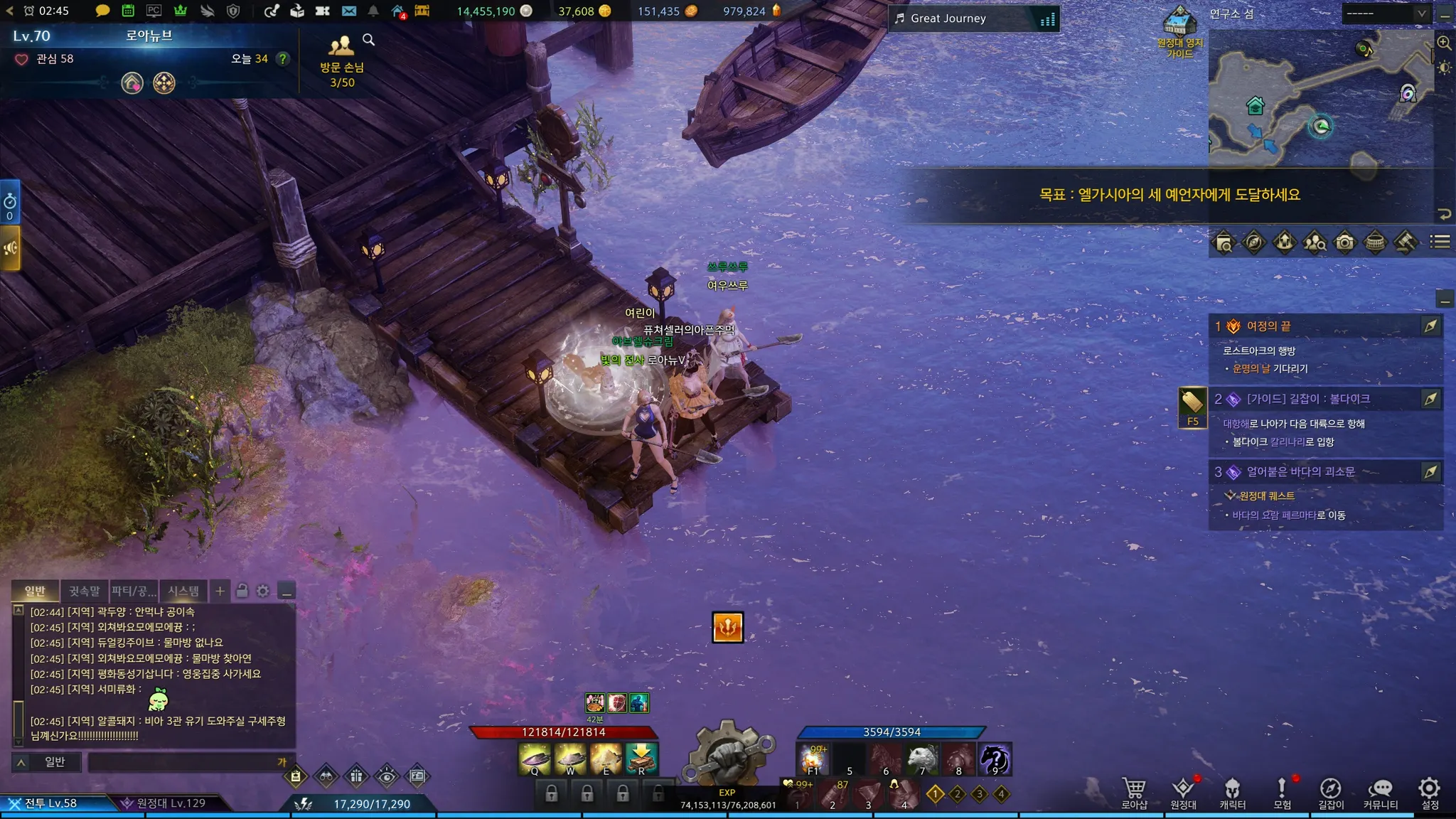Click the orange trident buff icon
Screen dimensions: 1456x819
point(727,627)
